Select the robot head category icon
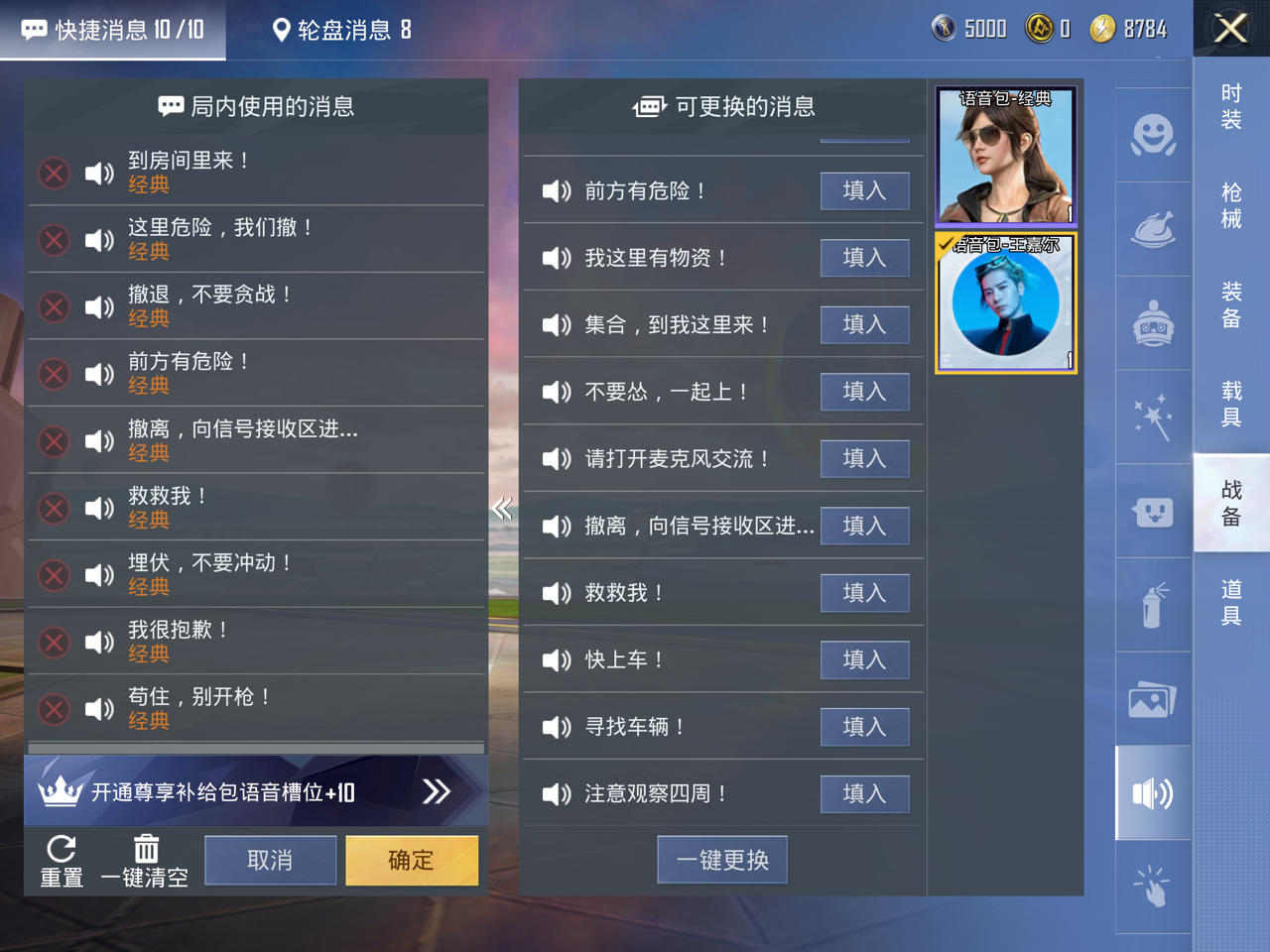The width and height of the screenshot is (1270, 952). click(1153, 323)
